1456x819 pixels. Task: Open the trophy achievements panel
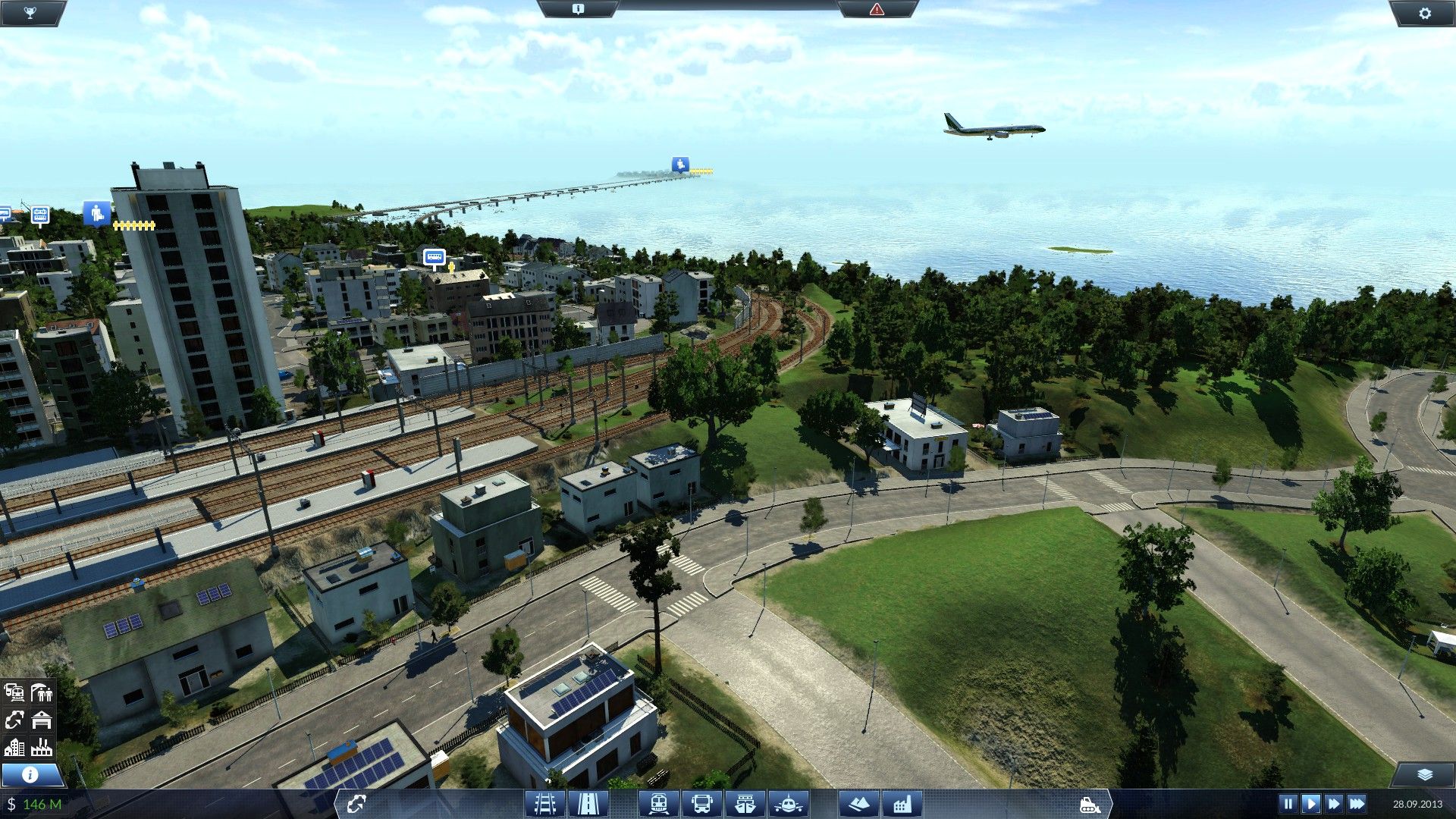tap(30, 13)
